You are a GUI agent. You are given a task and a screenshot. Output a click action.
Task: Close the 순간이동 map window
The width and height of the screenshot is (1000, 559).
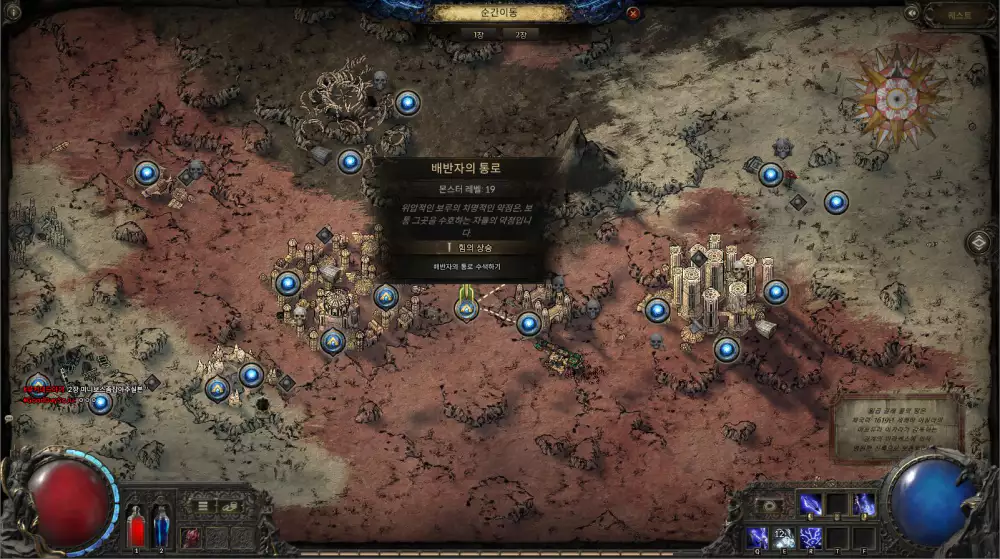pos(633,14)
